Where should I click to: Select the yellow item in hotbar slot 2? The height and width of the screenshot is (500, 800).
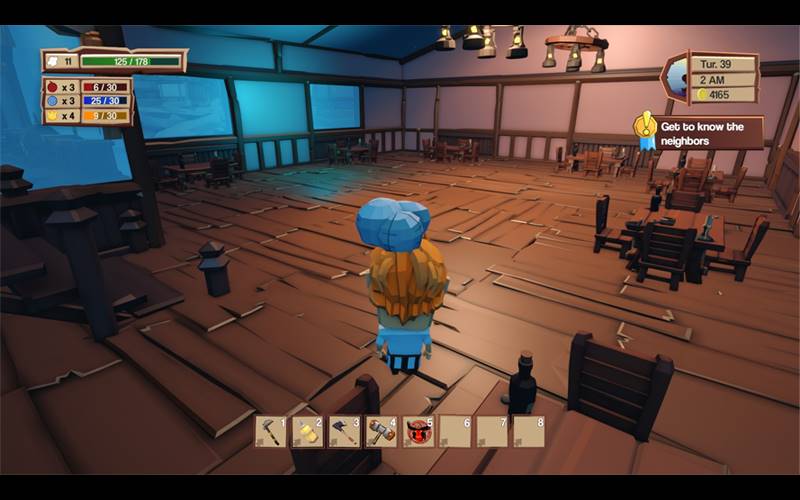click(x=308, y=431)
